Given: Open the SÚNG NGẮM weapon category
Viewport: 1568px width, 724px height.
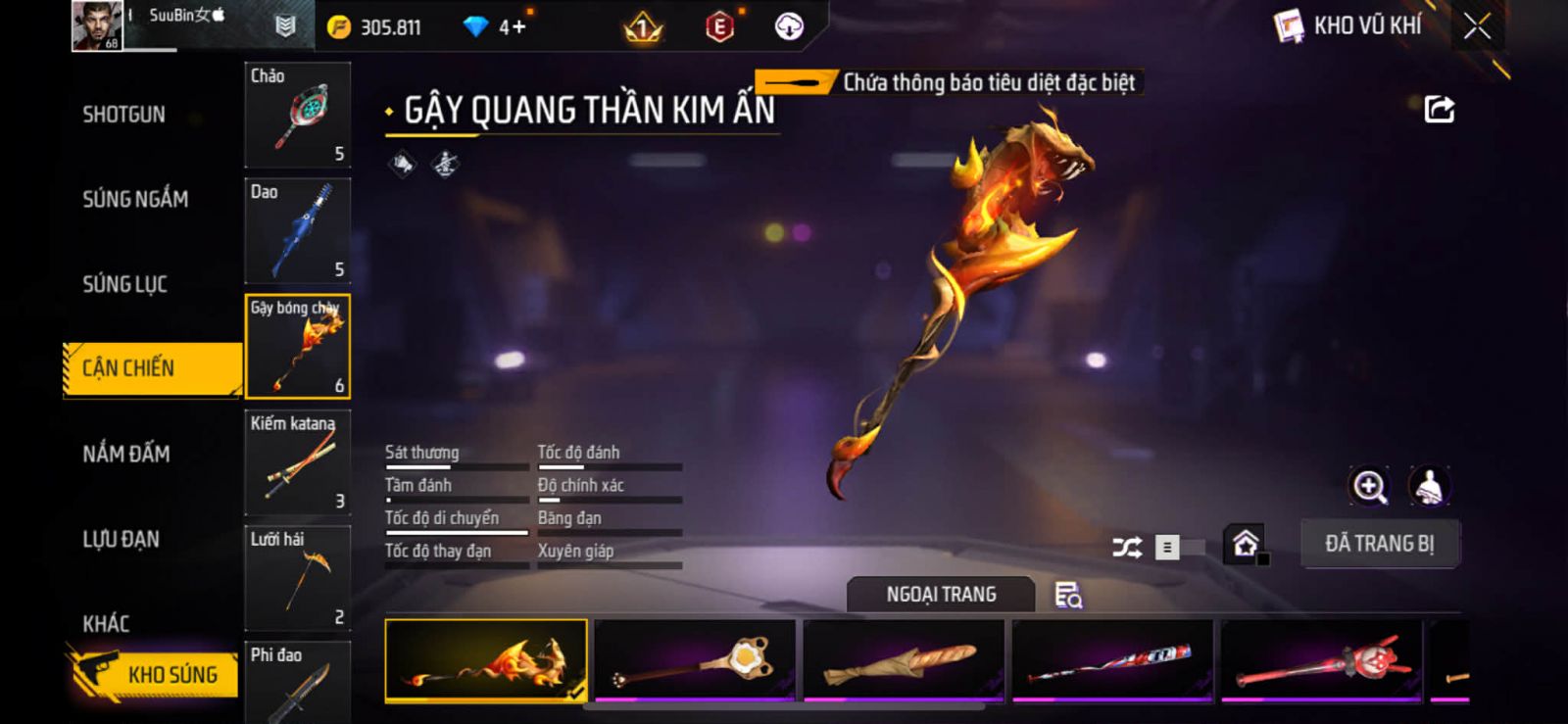Looking at the screenshot, I should 135,199.
